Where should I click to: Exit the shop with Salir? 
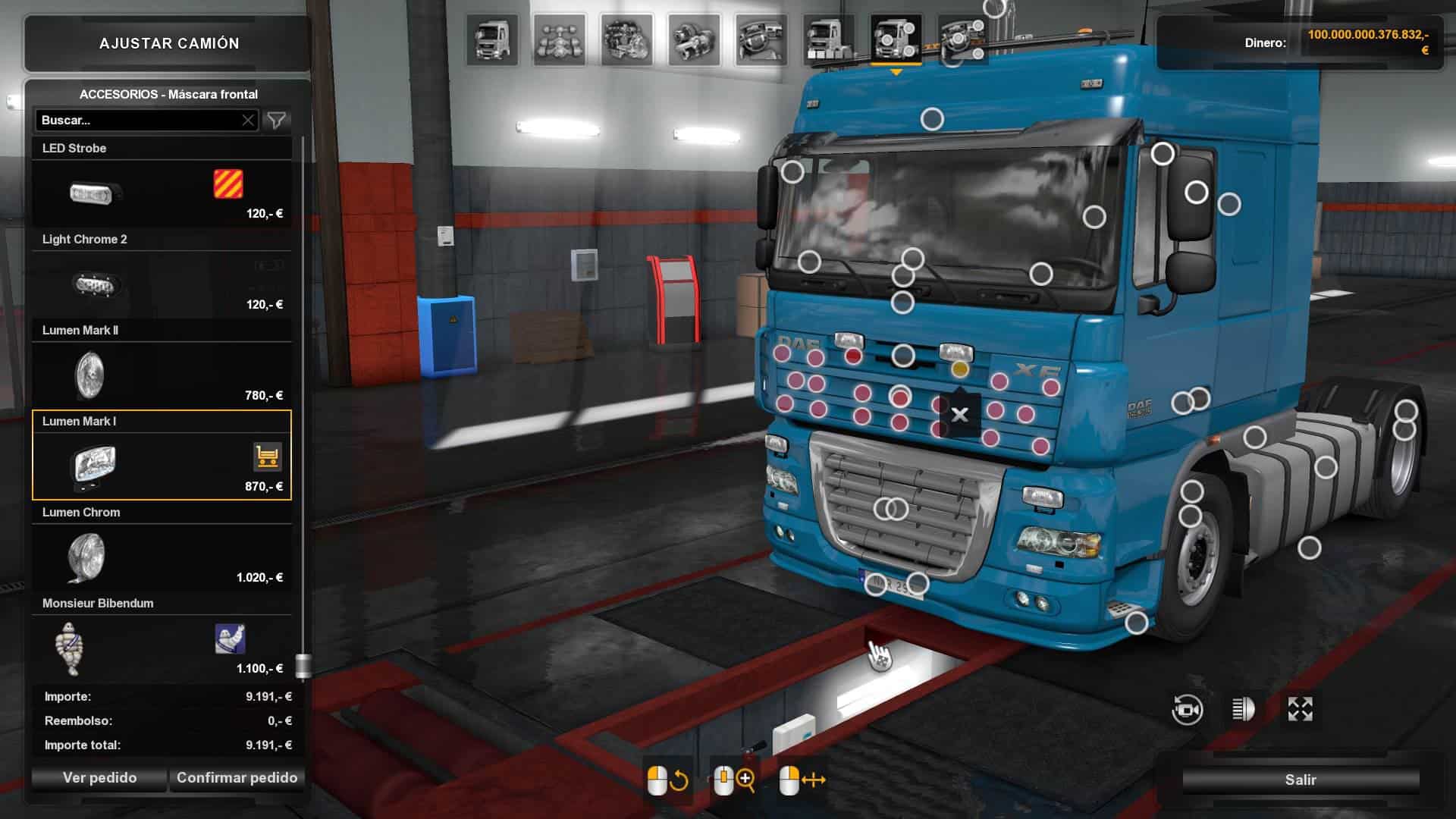1300,780
